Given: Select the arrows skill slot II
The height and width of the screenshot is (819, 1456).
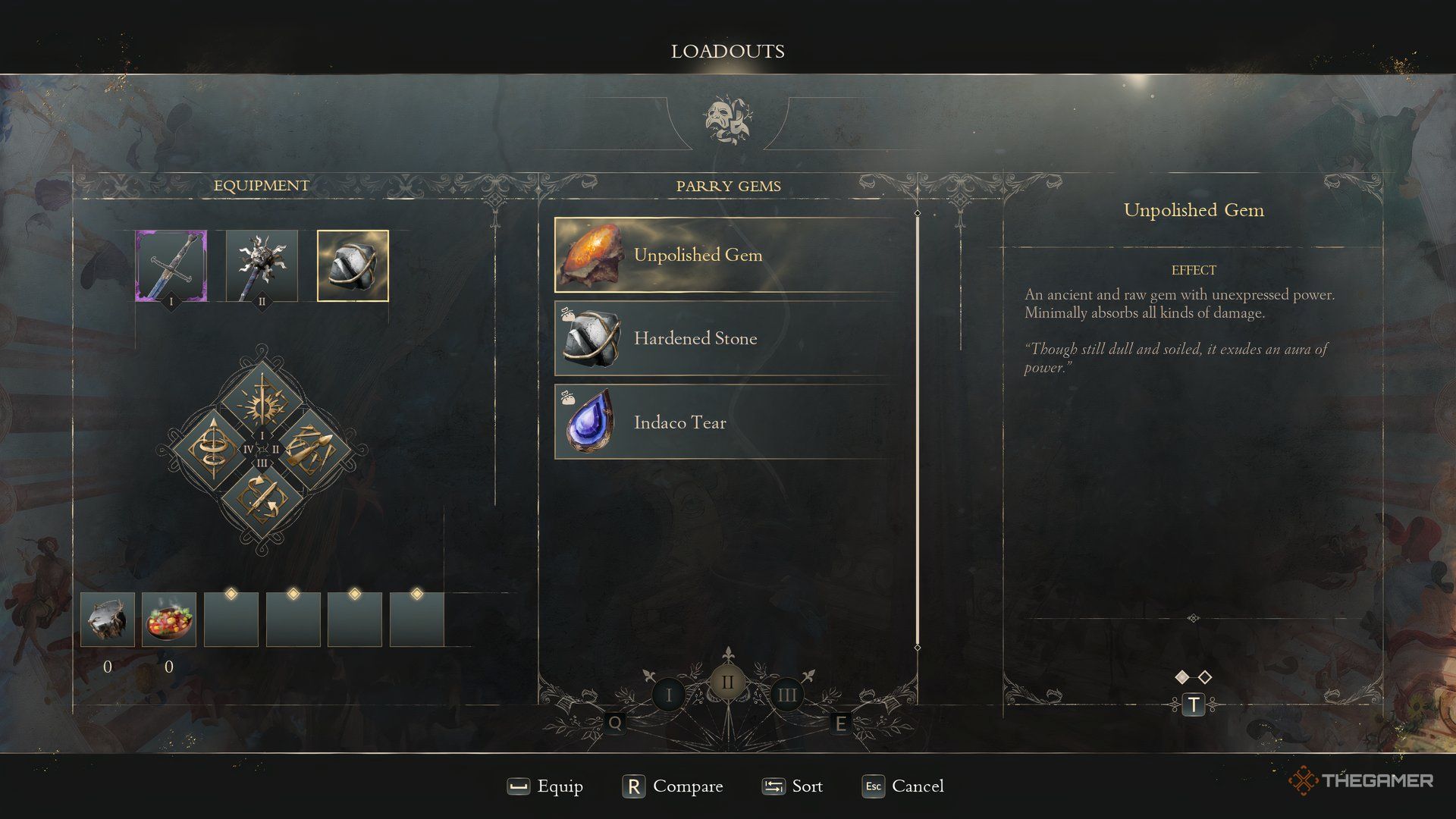Looking at the screenshot, I should [x=311, y=450].
